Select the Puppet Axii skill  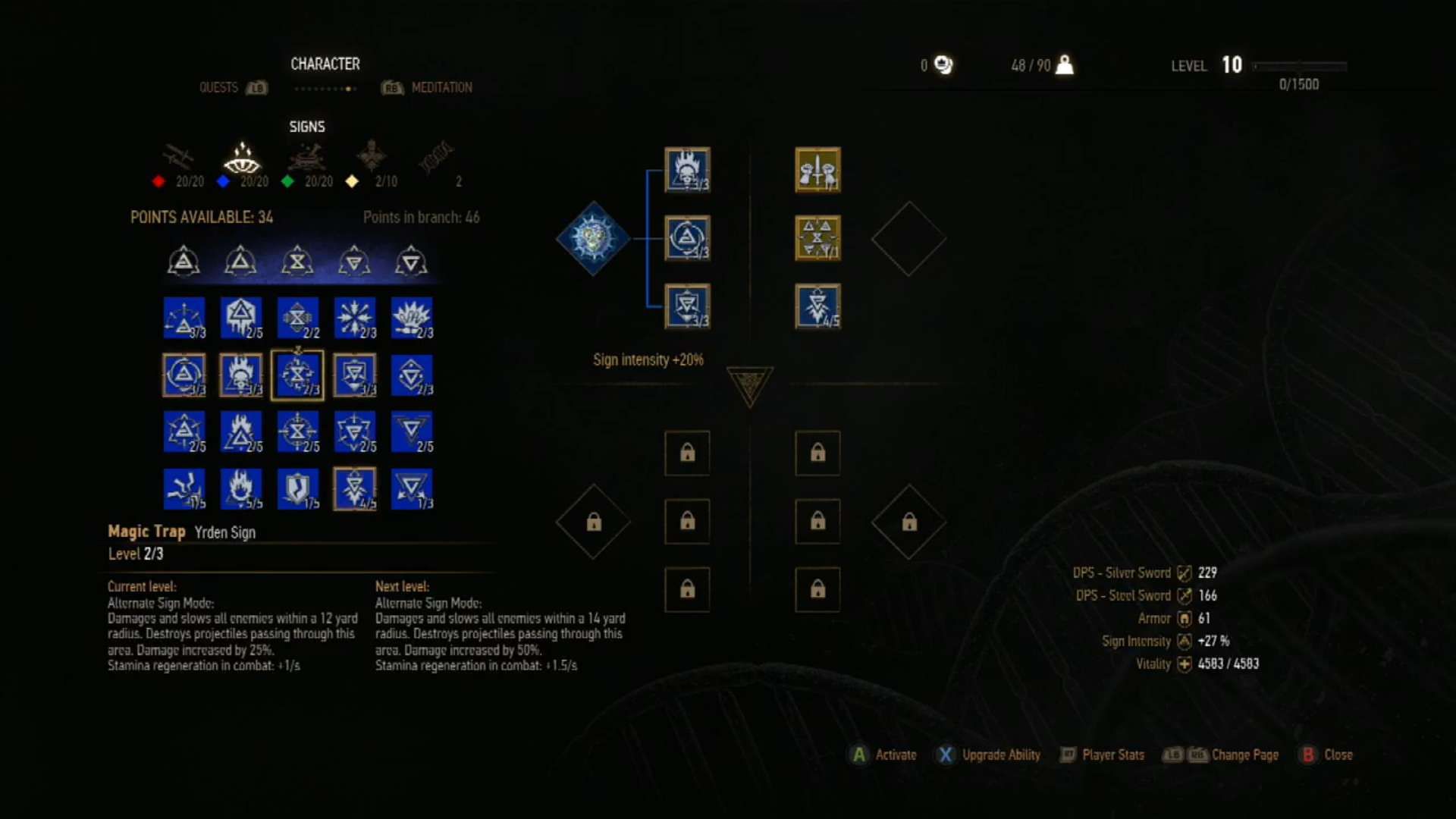click(x=412, y=375)
